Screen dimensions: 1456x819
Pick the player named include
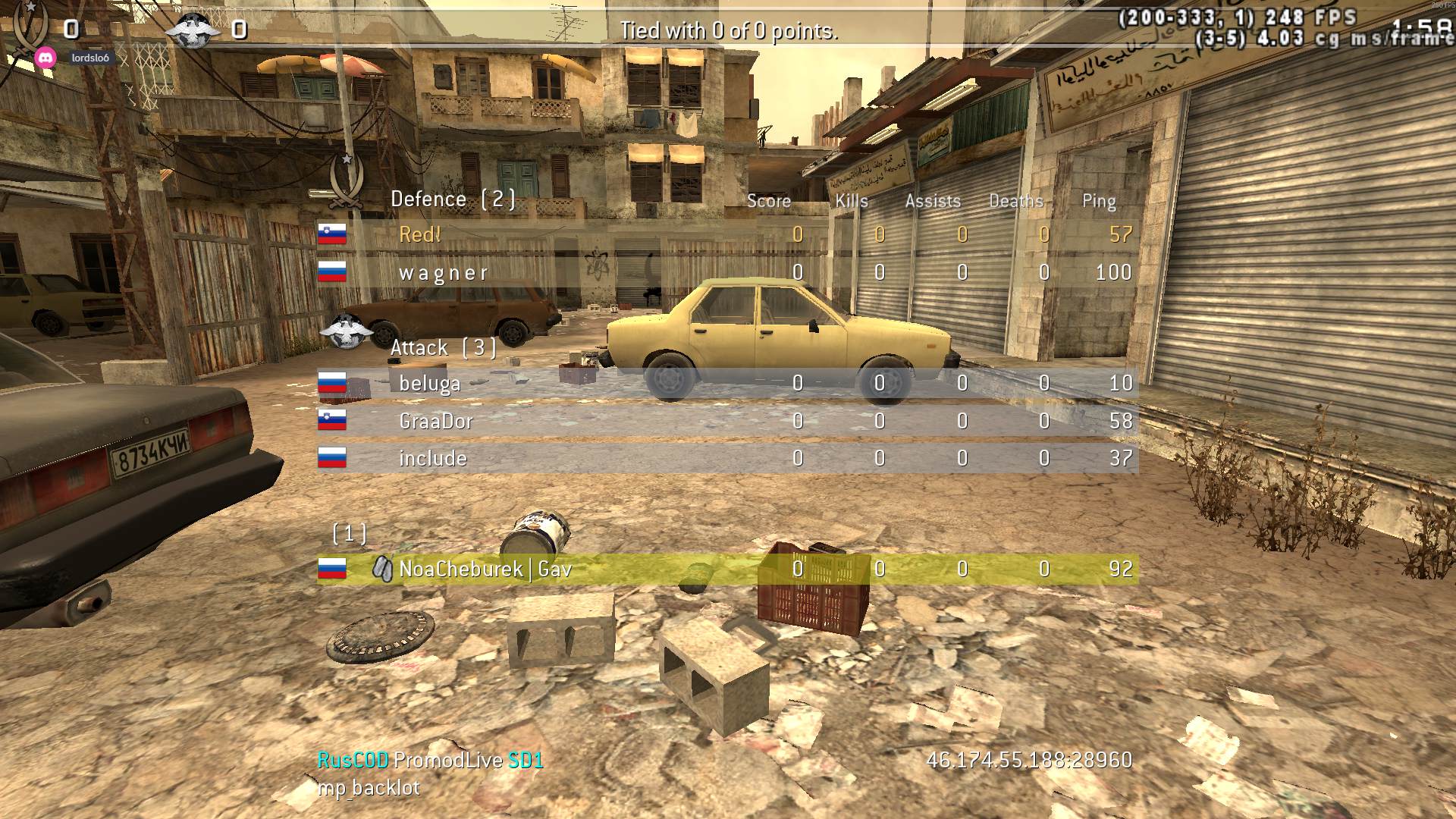point(432,458)
